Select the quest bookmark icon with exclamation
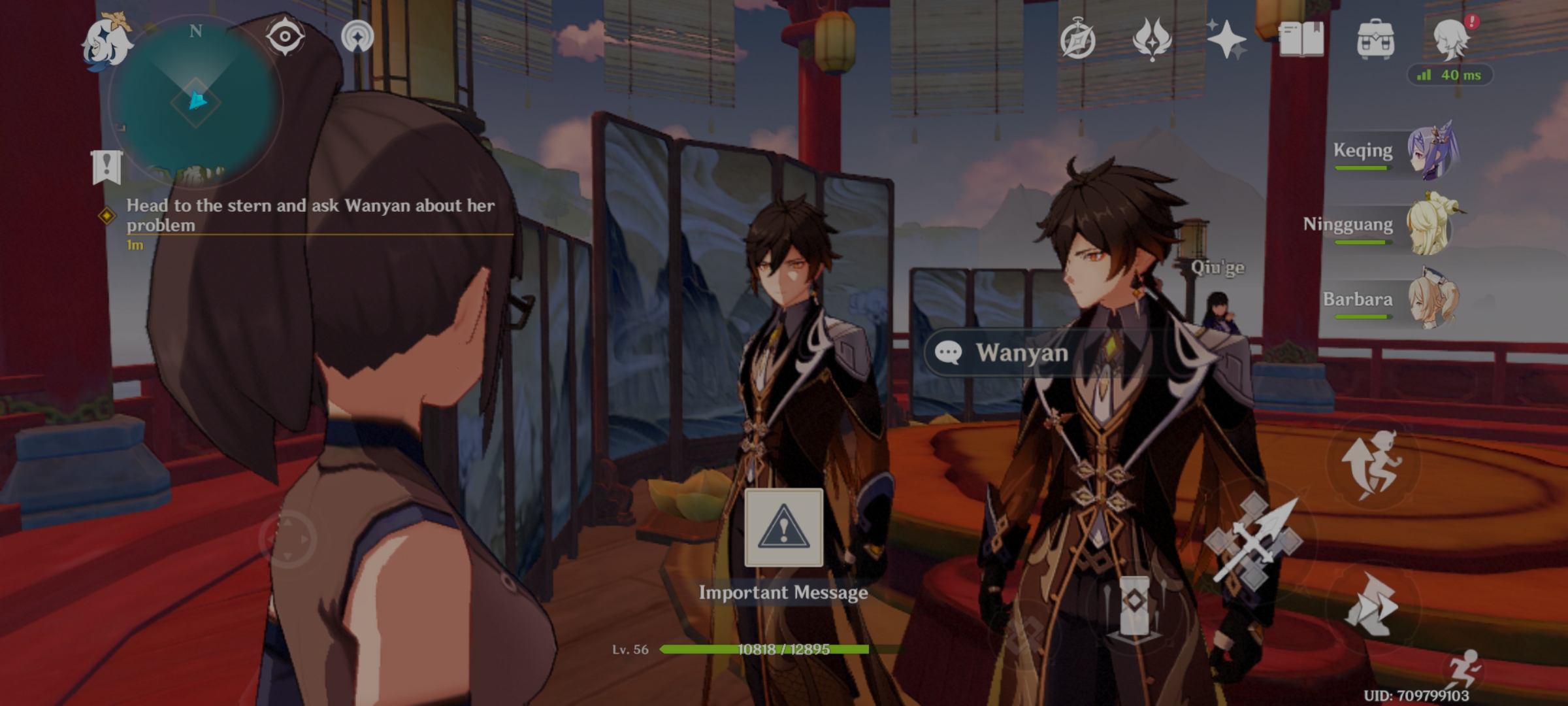This screenshot has height=706, width=1568. (x=106, y=167)
